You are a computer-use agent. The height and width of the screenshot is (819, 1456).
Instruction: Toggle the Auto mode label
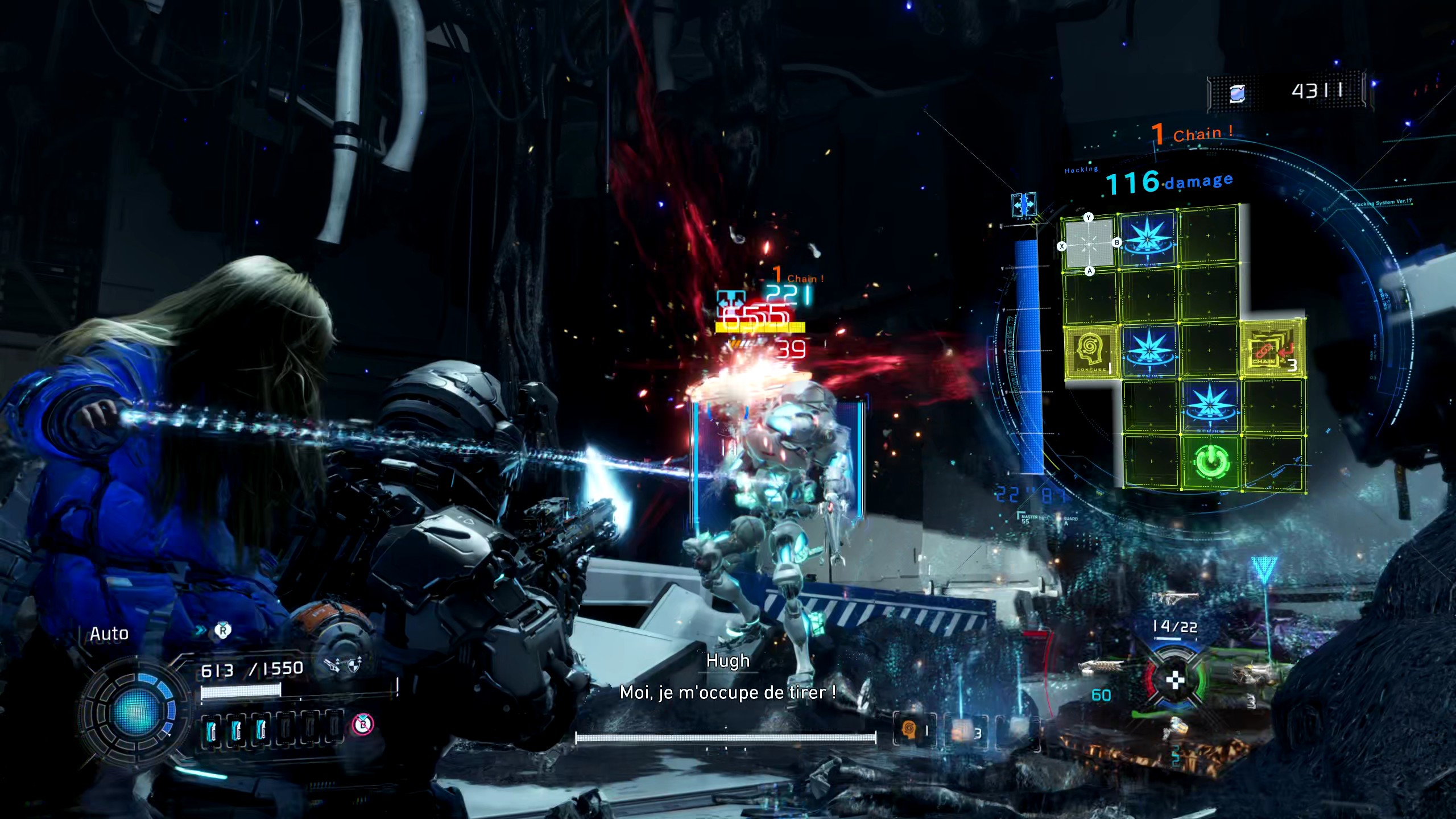109,634
